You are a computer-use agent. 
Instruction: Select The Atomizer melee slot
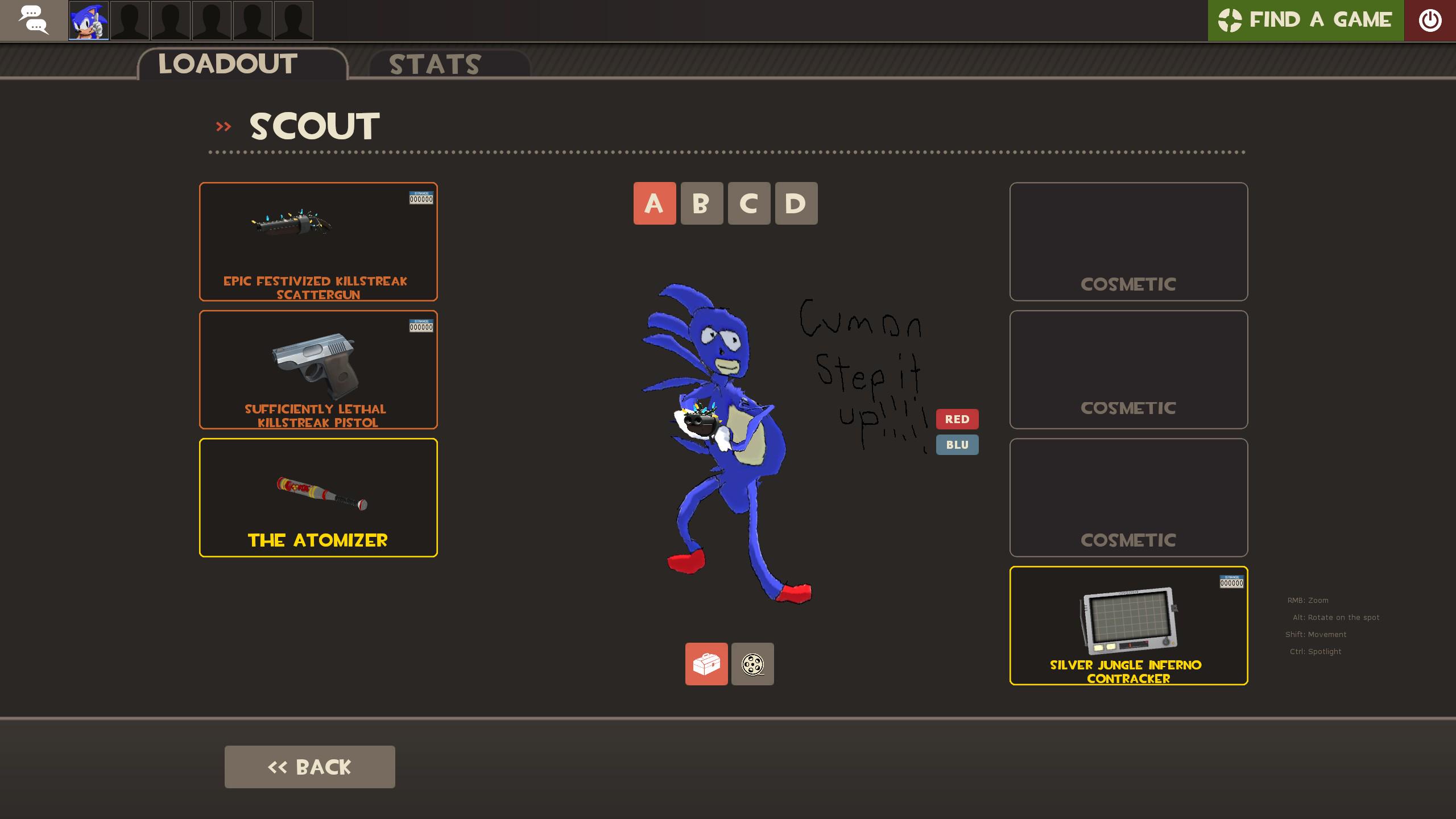[318, 497]
